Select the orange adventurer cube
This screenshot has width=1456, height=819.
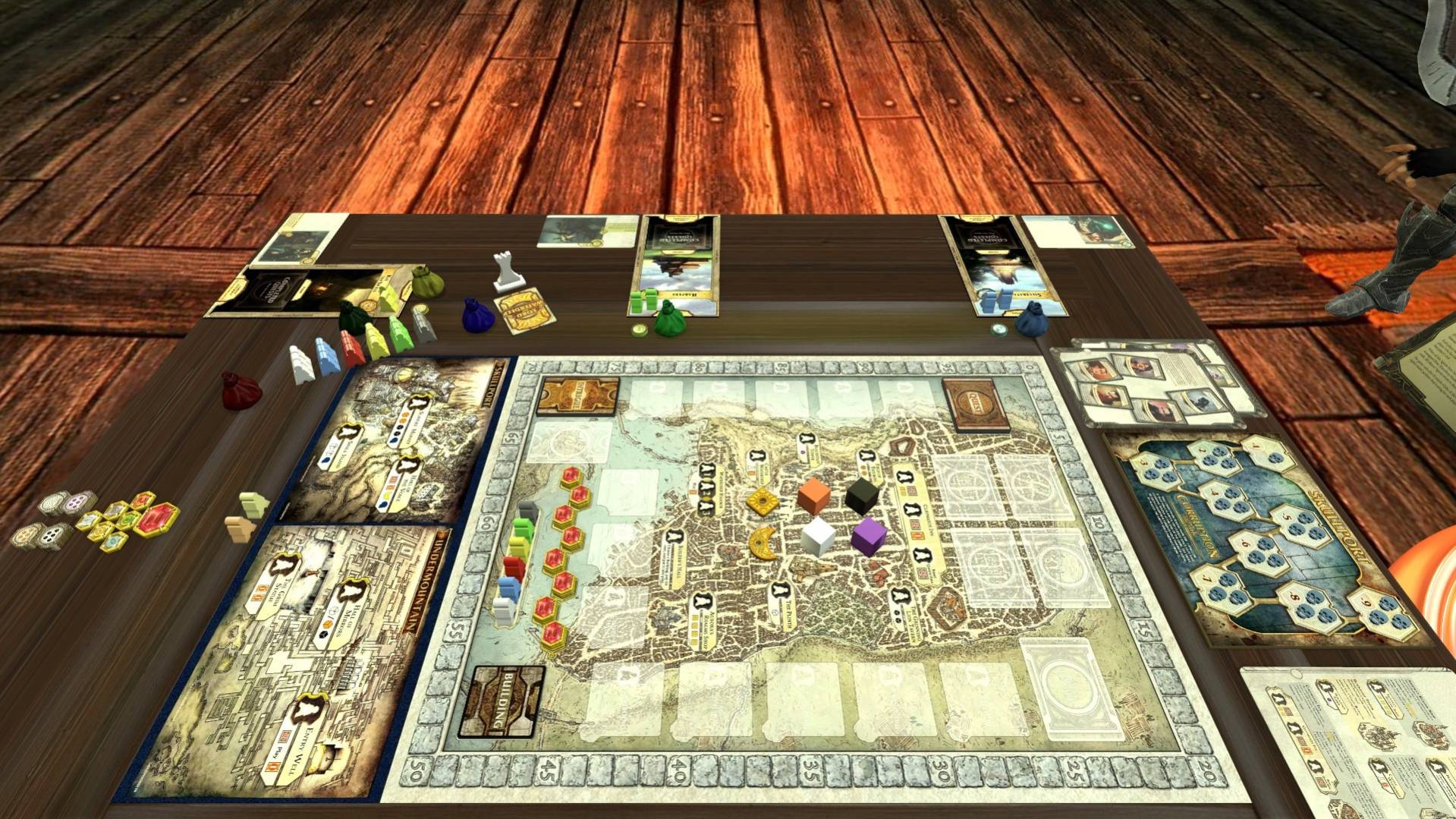pos(814,496)
